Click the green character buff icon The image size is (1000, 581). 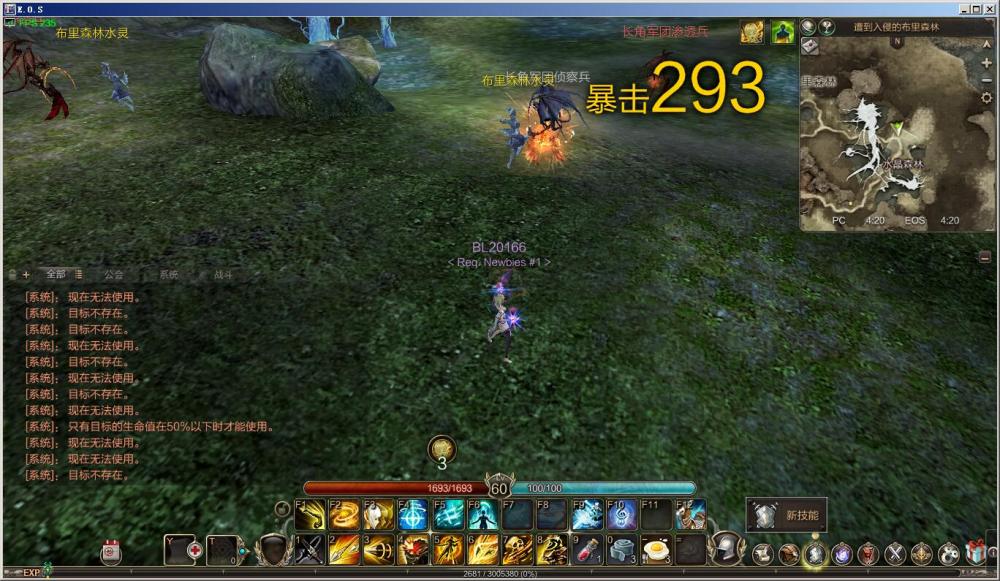[781, 32]
